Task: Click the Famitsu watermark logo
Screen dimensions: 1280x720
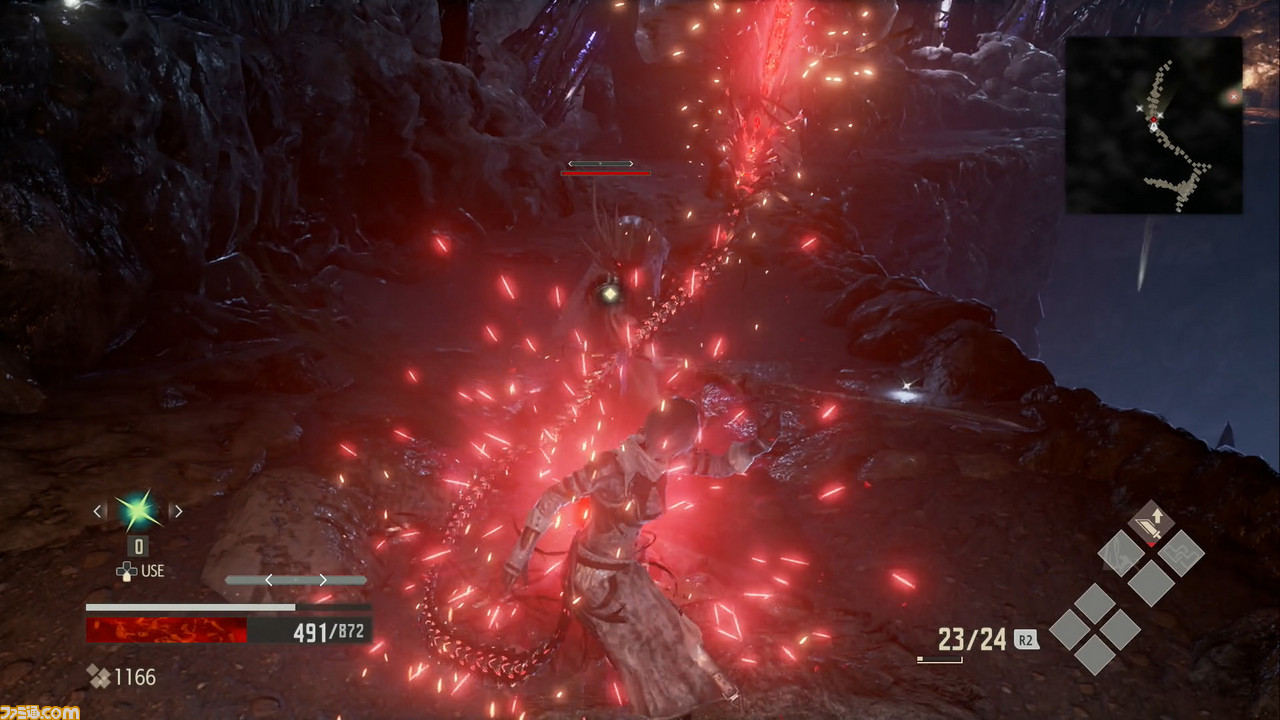Action: point(40,711)
